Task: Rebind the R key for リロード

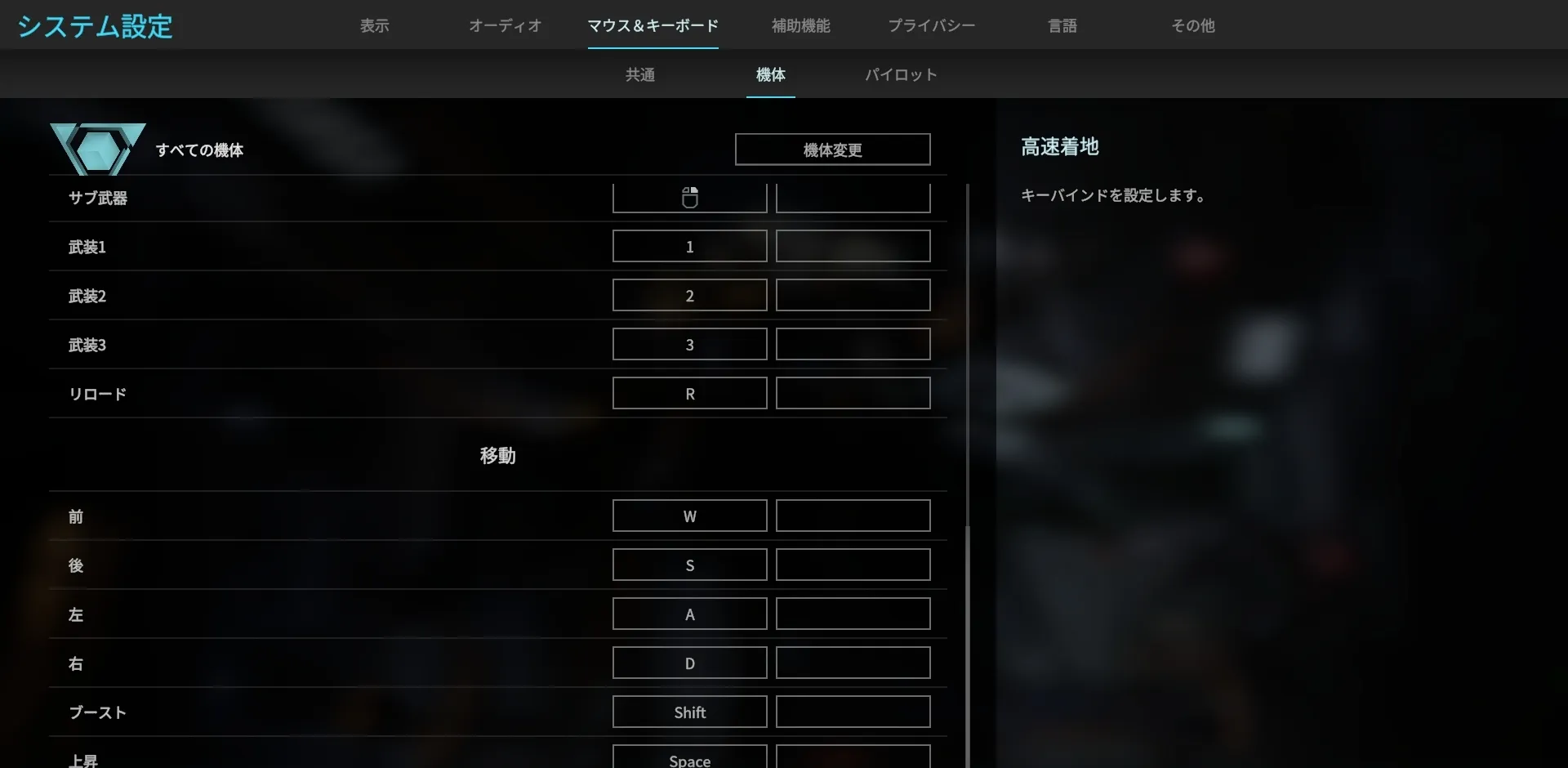Action: (689, 393)
